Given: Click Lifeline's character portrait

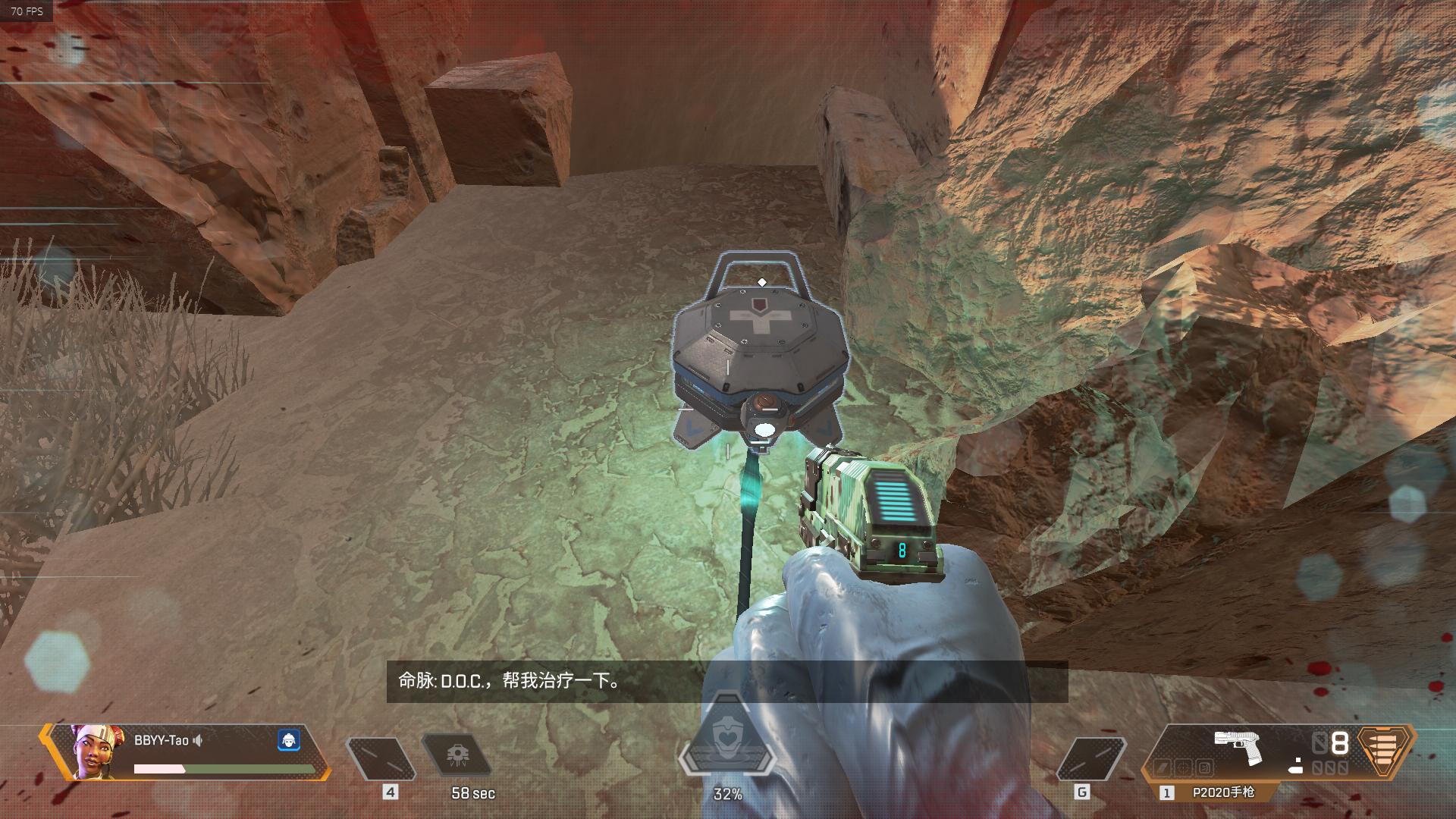Looking at the screenshot, I should pos(96,751).
